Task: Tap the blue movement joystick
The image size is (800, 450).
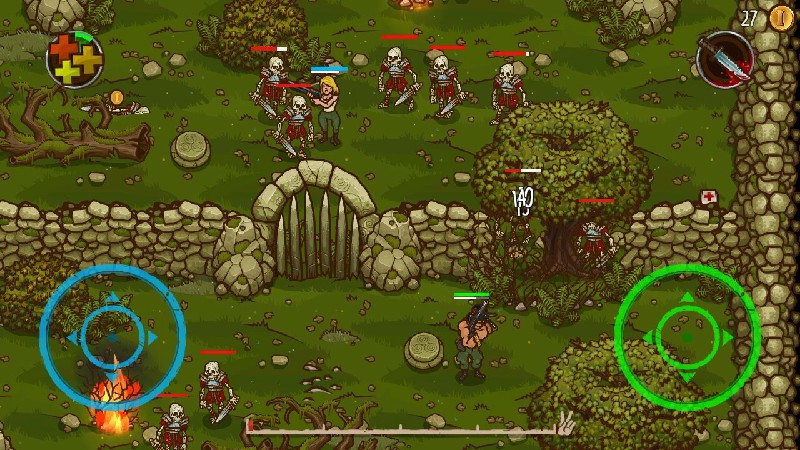Action: point(112,337)
